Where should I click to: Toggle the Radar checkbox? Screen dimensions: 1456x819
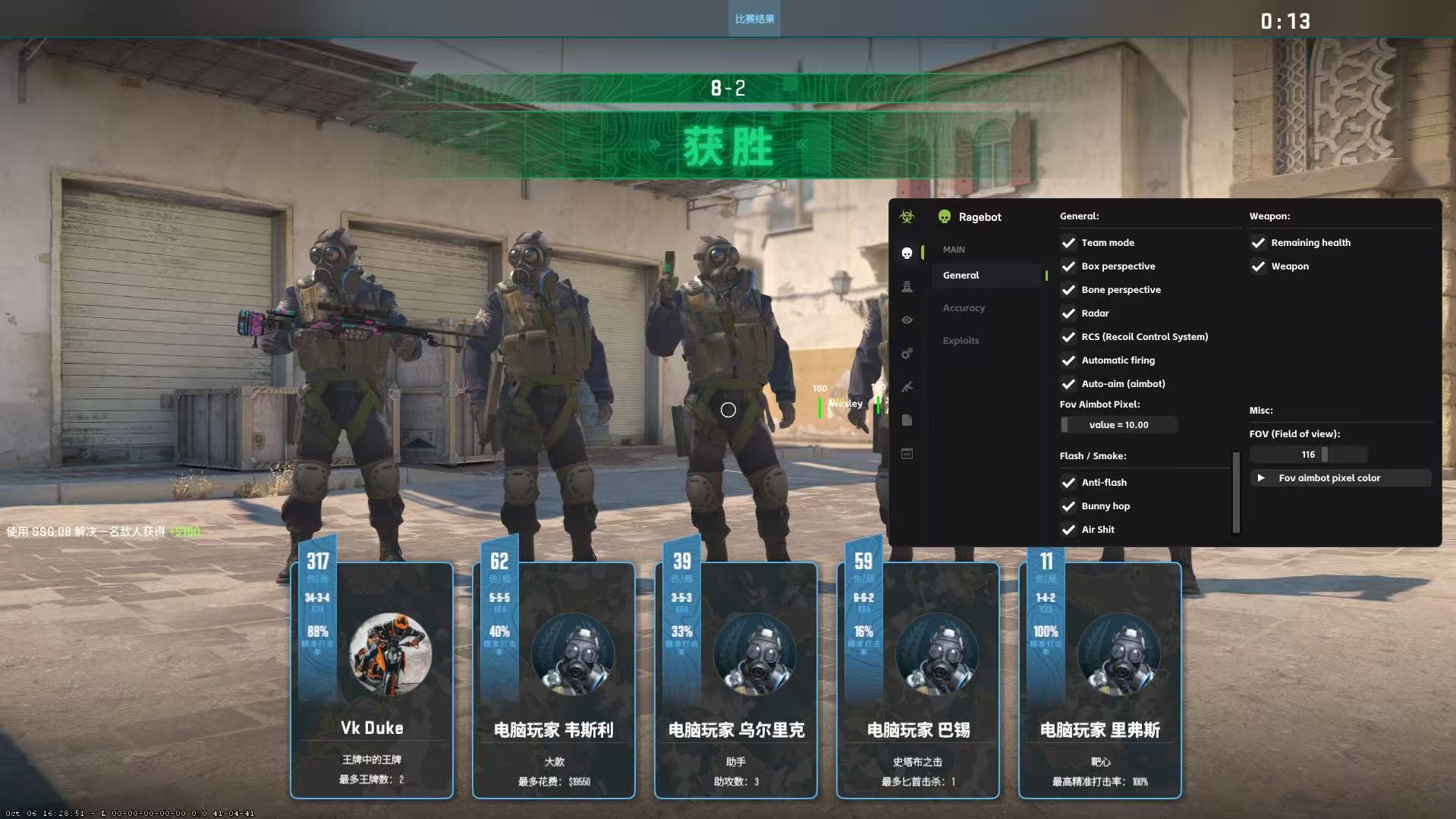[x=1068, y=313]
